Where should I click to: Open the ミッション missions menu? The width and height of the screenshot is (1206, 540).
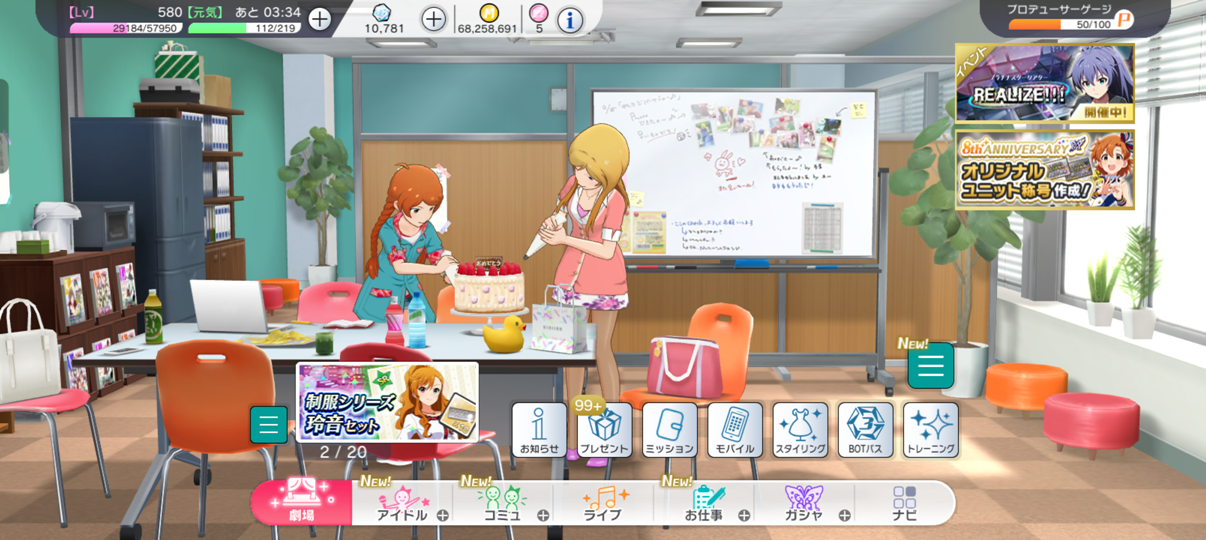point(669,430)
